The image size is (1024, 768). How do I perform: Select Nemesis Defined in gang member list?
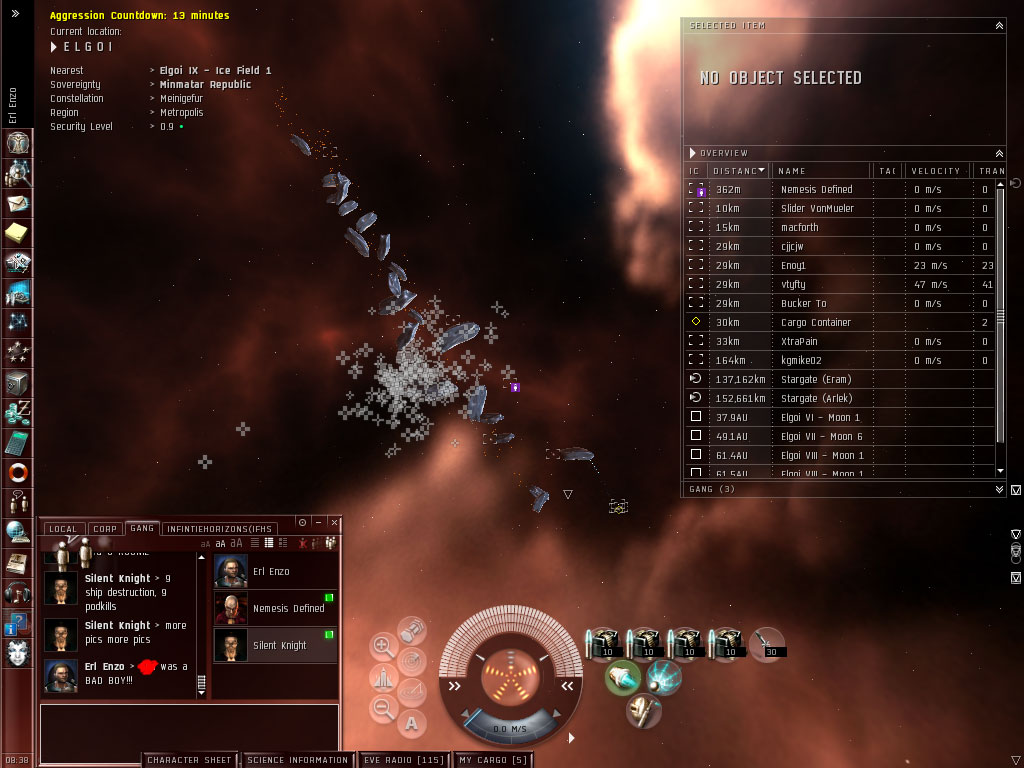pyautogui.click(x=278, y=608)
